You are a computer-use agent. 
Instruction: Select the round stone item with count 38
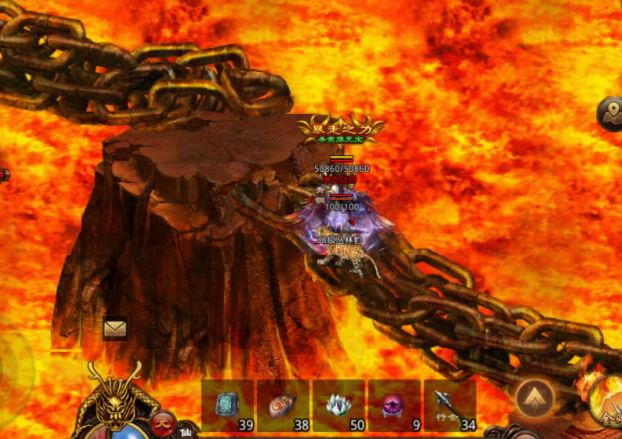click(x=284, y=405)
